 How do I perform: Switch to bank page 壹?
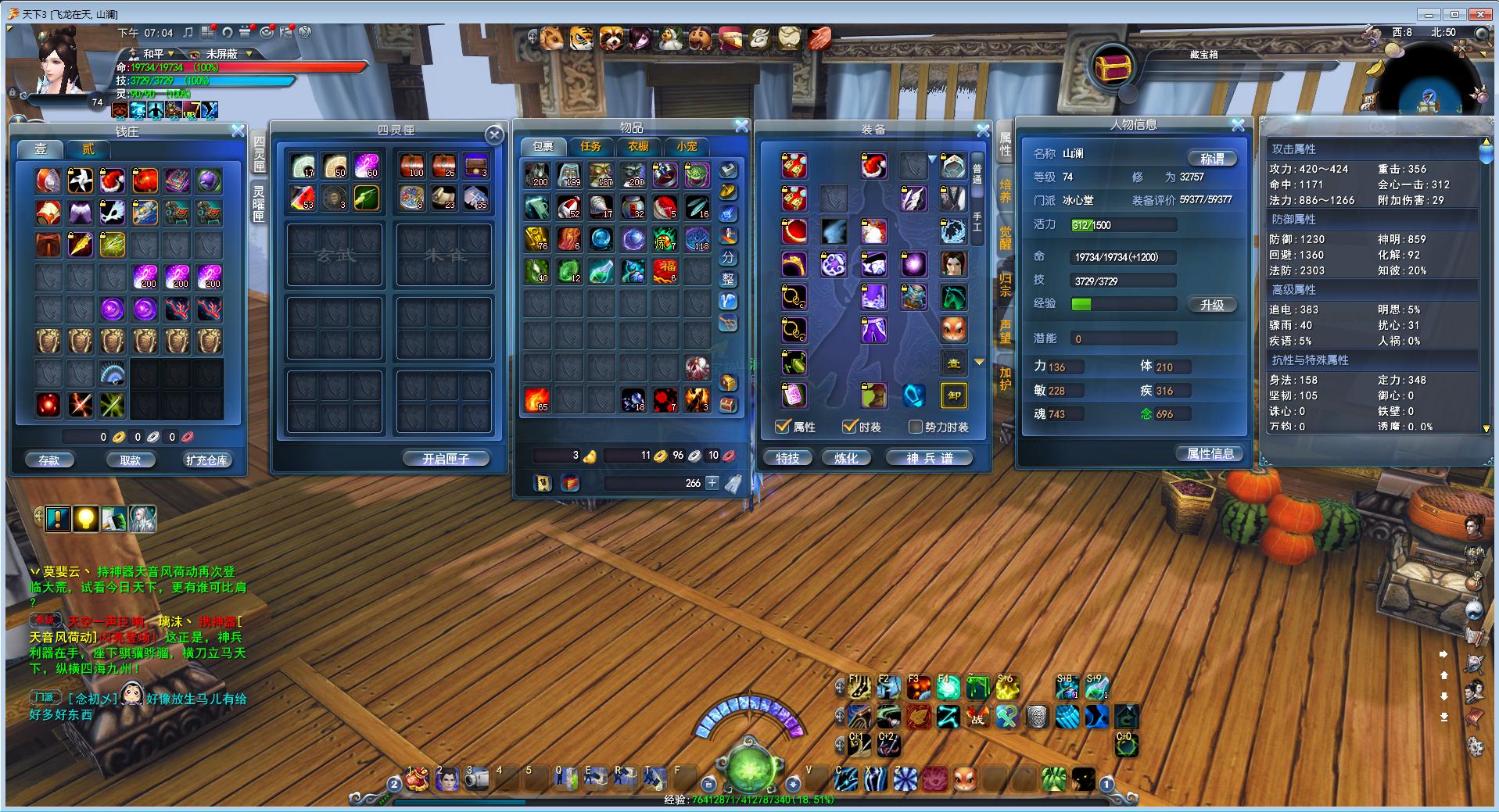point(41,148)
